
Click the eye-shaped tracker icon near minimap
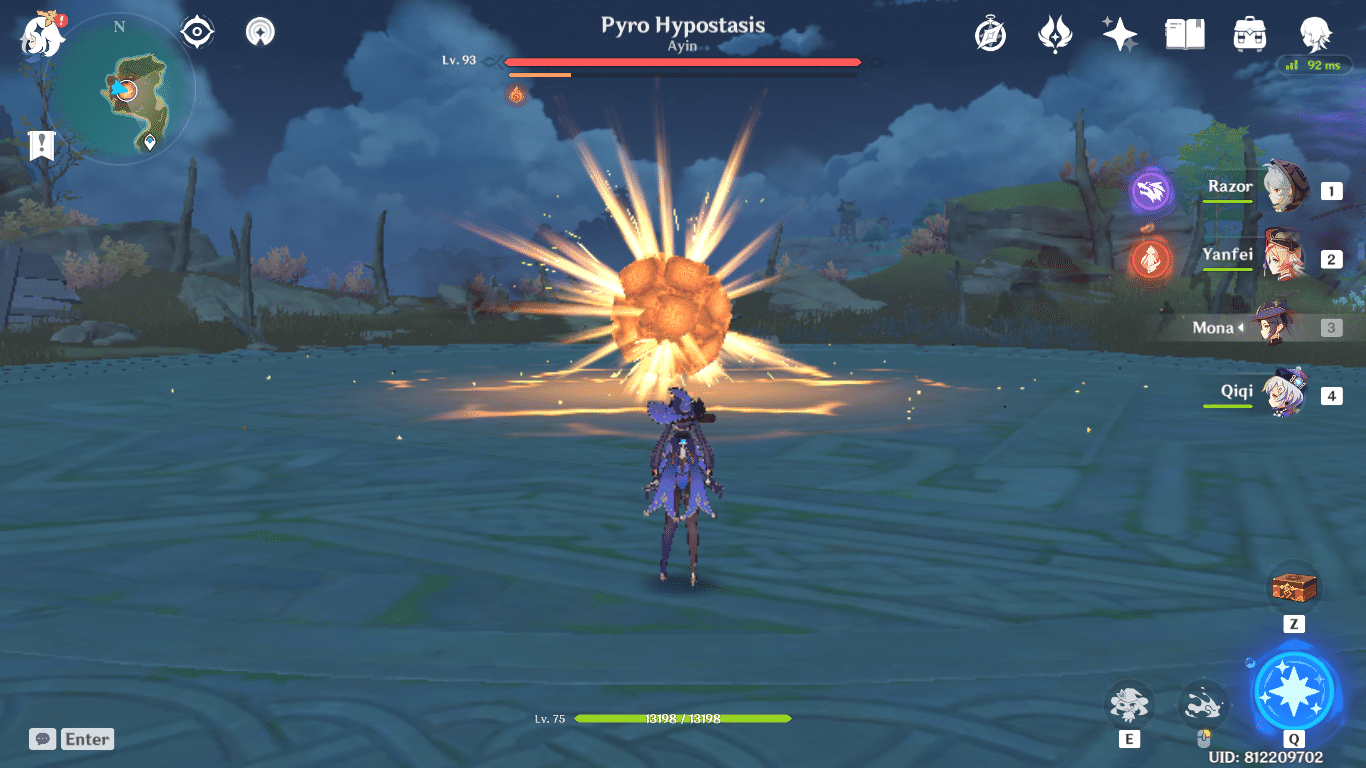(x=196, y=31)
